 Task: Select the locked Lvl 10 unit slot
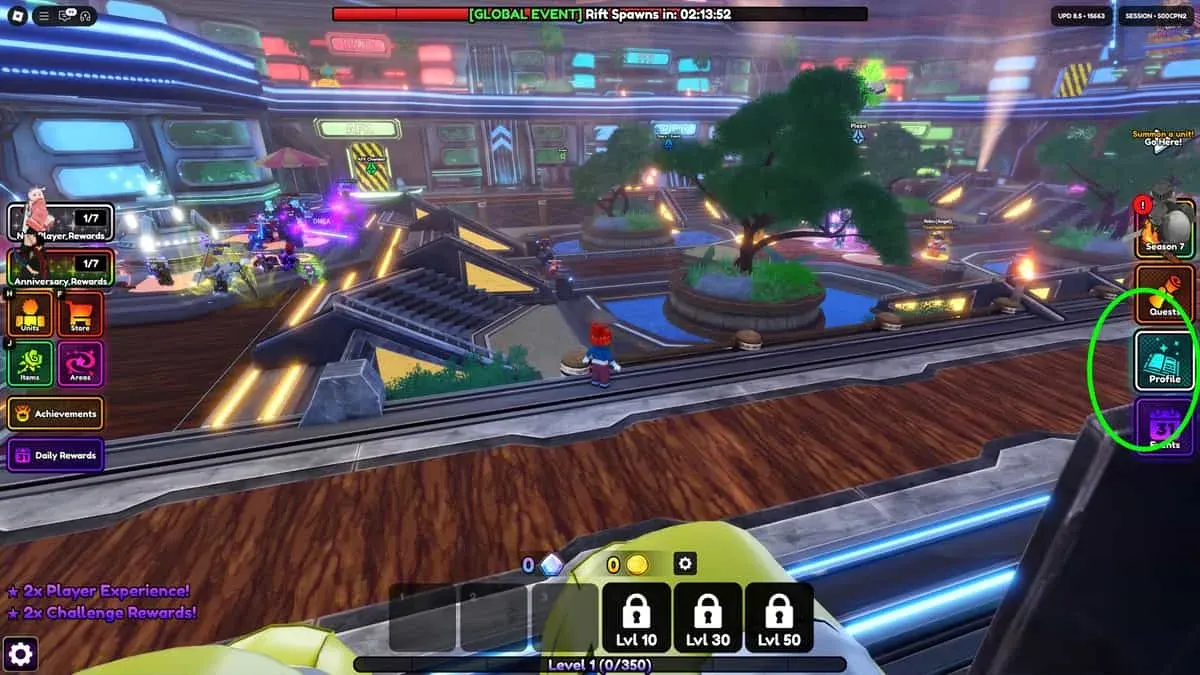coord(636,617)
